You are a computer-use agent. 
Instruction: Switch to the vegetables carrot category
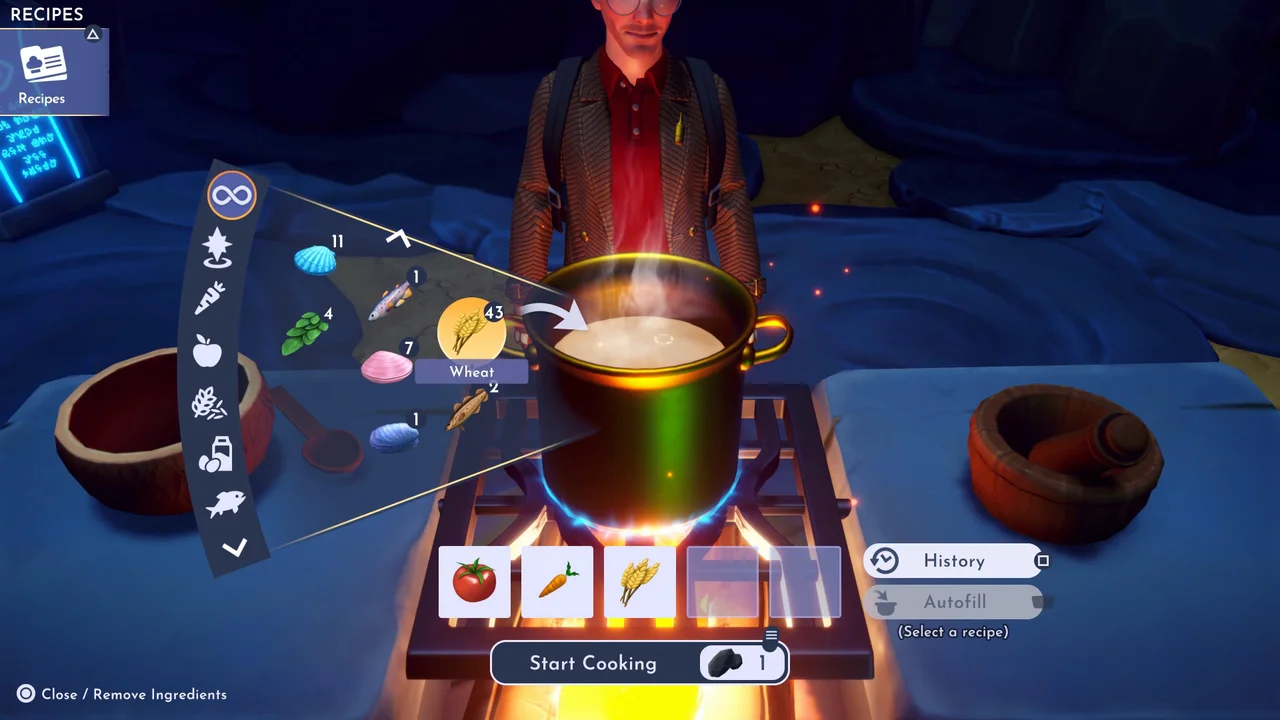(210, 297)
